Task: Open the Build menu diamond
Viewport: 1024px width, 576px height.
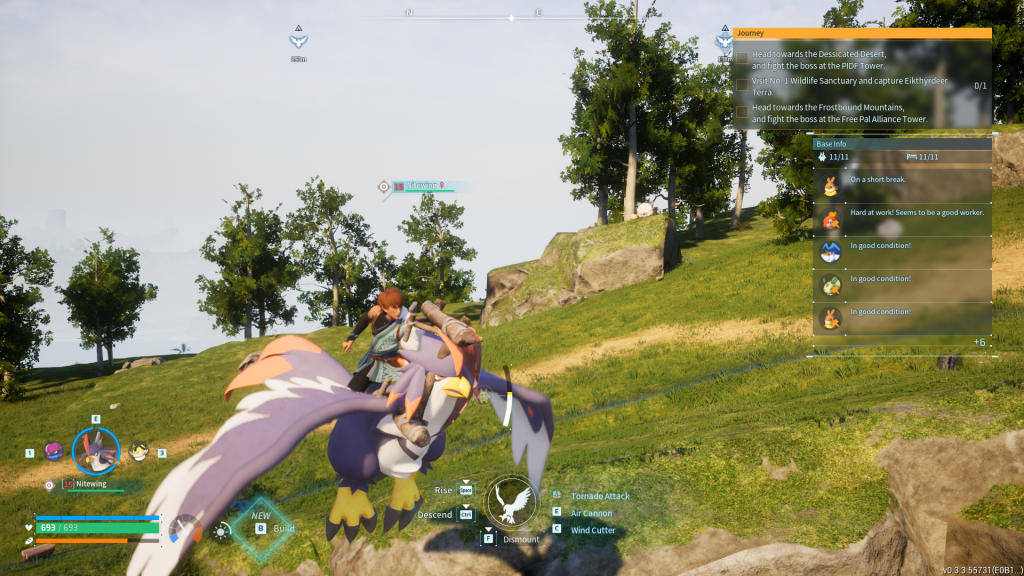Action: click(262, 526)
